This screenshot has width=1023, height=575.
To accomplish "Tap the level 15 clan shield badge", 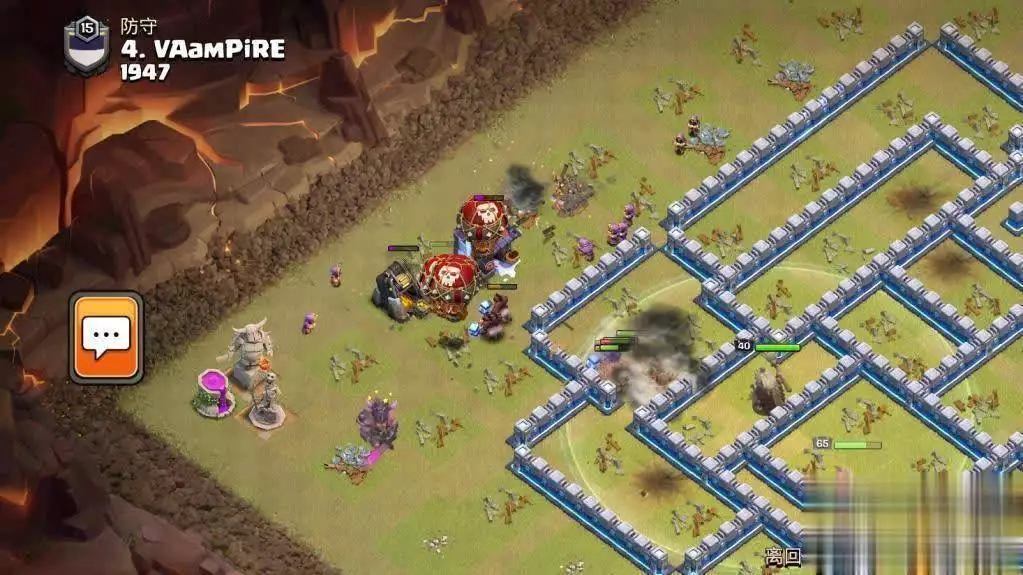I will (x=87, y=45).
